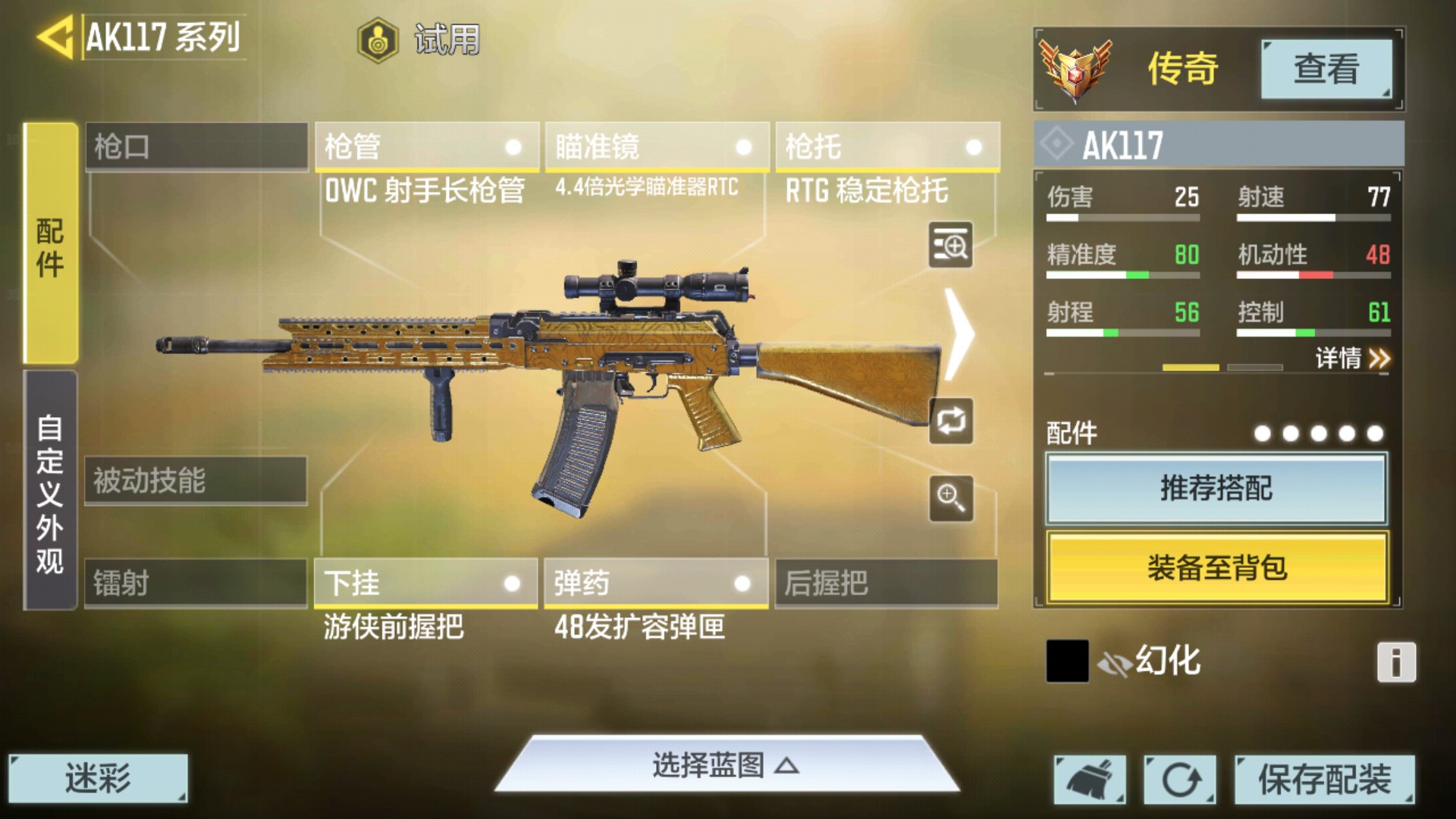Image resolution: width=1456 pixels, height=819 pixels.
Task: Switch to the 自定义外观 tab
Action: coord(51,491)
